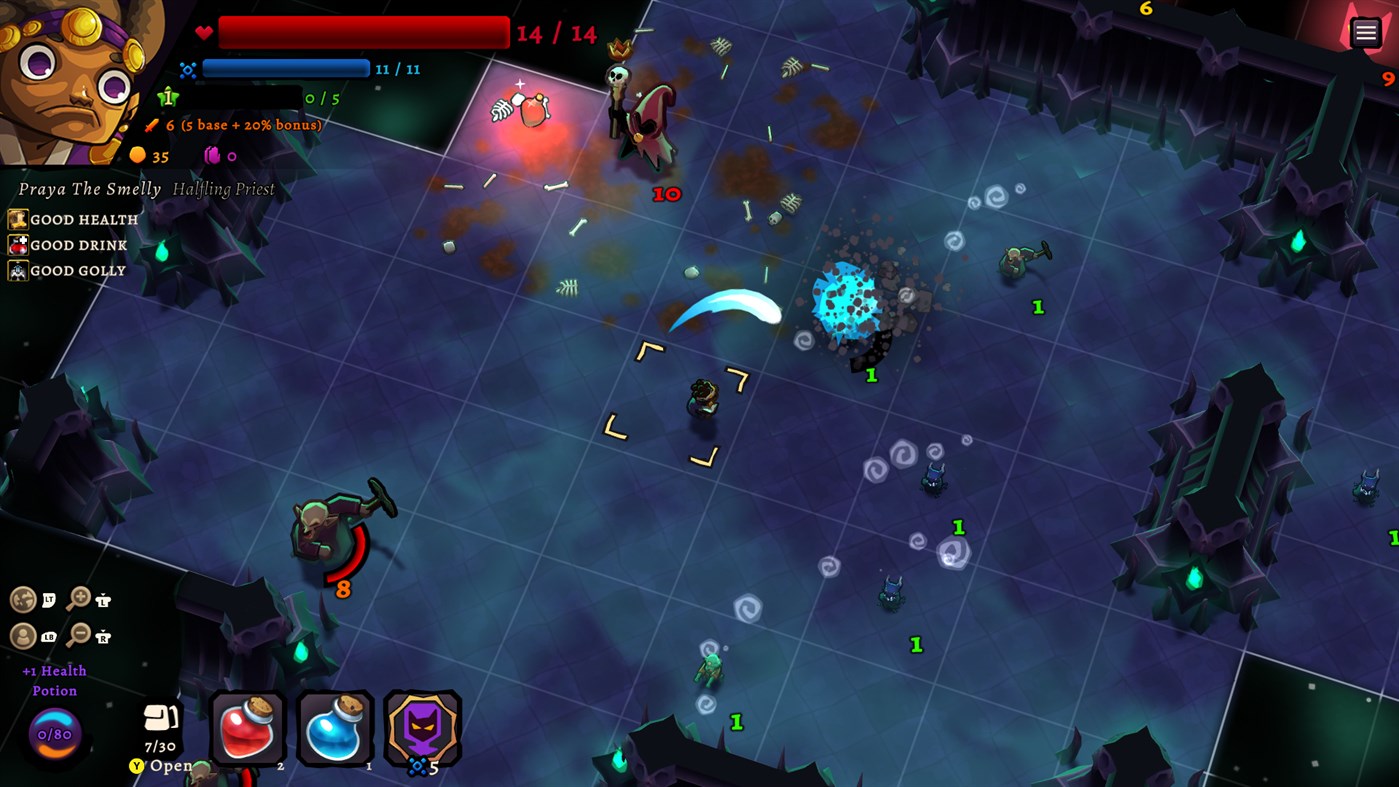1399x787 pixels.
Task: Inspect the GOOD HEALTH buff icon
Action: 17,218
